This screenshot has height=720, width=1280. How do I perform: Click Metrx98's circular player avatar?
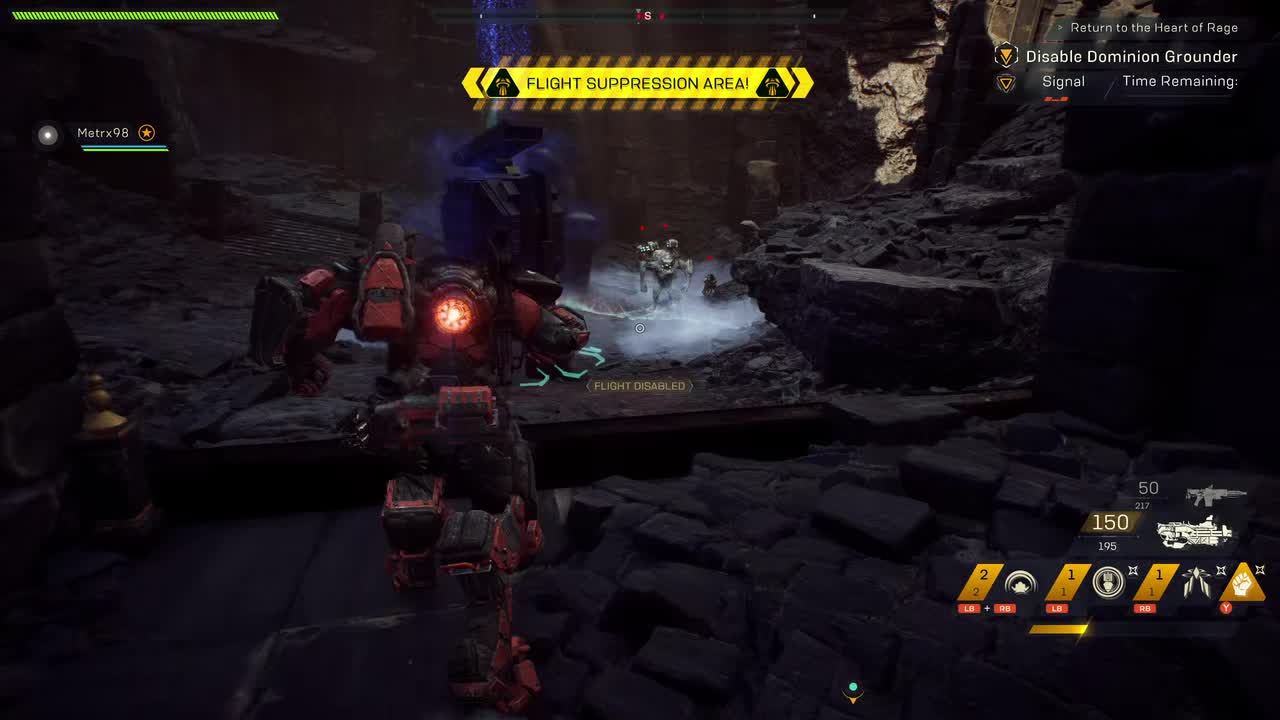(47, 134)
